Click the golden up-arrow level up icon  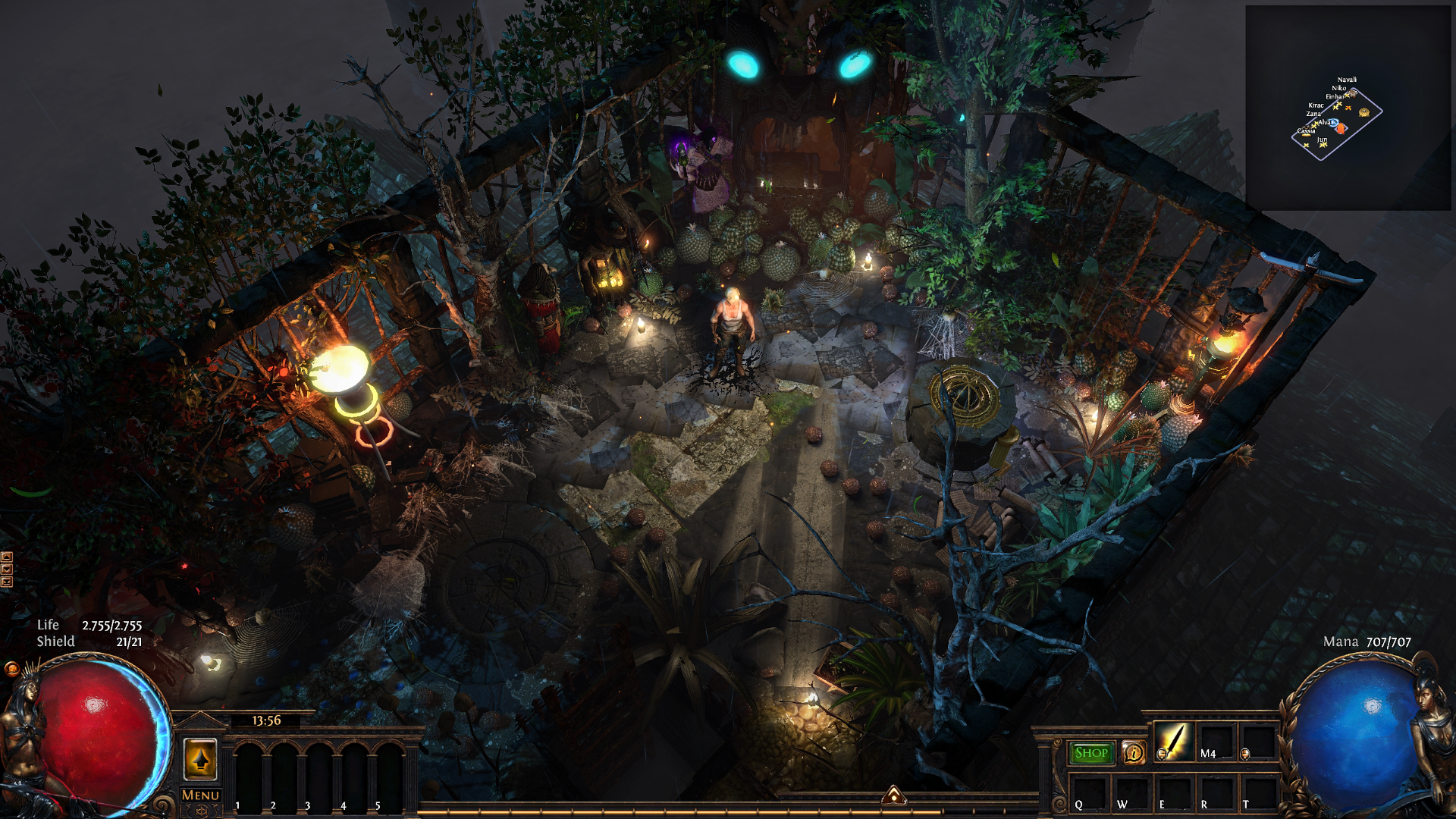[x=200, y=759]
